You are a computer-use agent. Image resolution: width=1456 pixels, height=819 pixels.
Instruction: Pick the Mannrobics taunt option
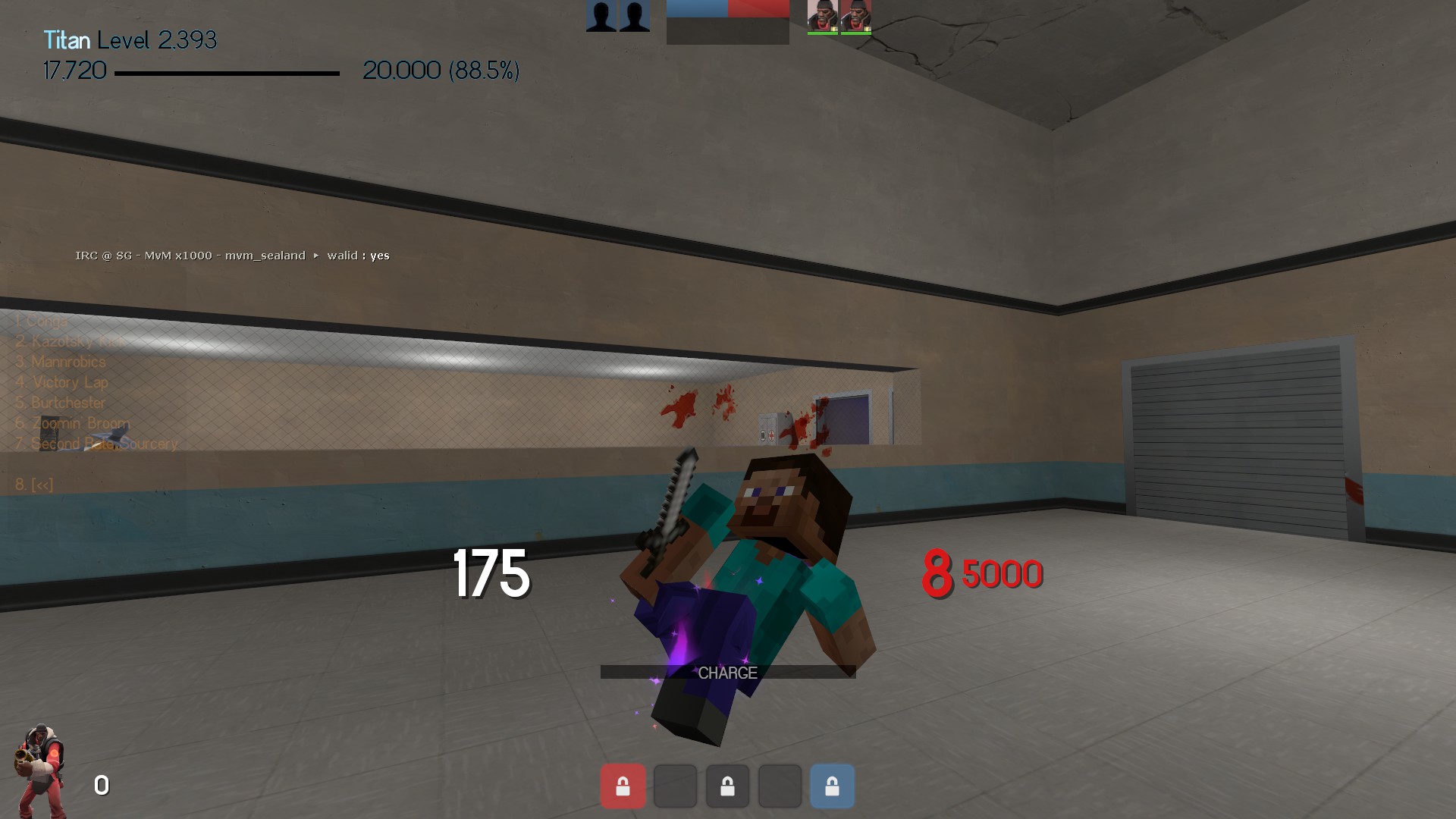[61, 362]
